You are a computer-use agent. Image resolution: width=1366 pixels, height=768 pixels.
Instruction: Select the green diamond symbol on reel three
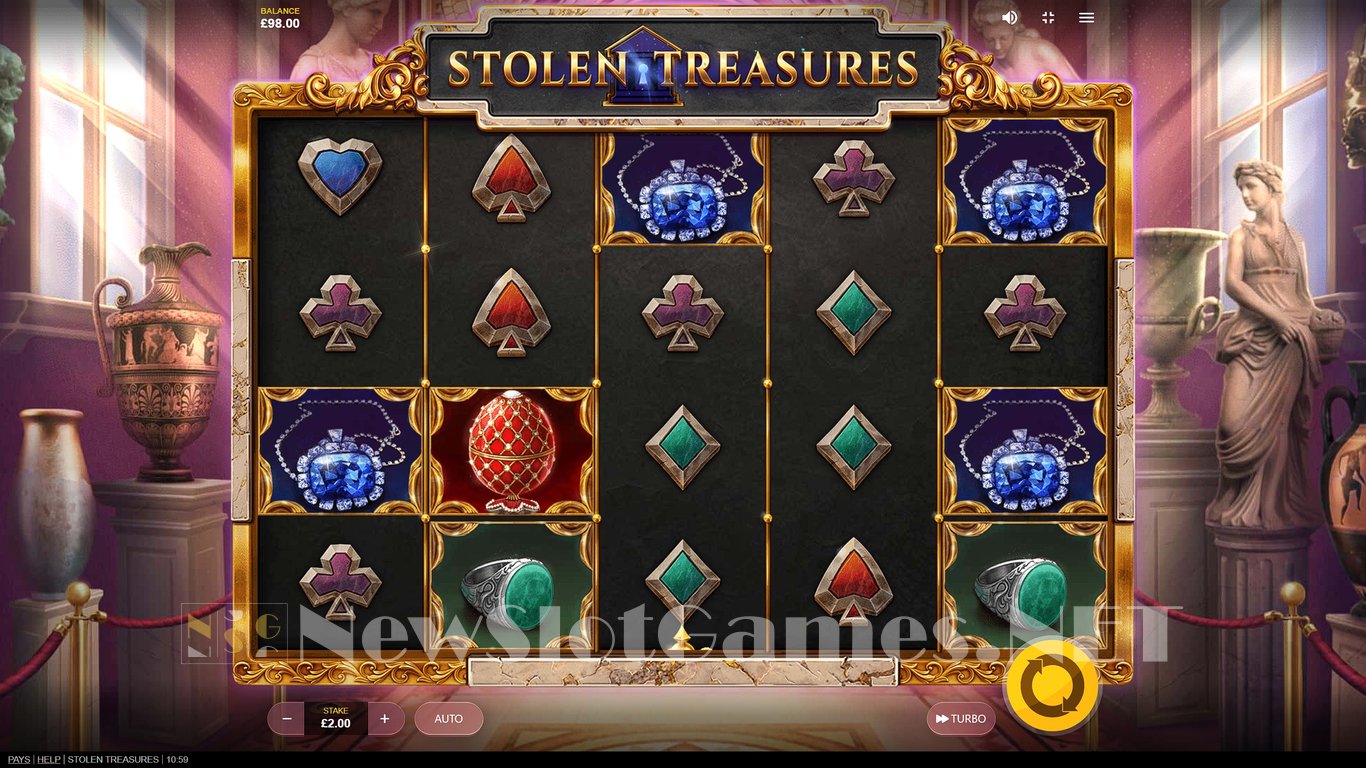pyautogui.click(x=684, y=449)
